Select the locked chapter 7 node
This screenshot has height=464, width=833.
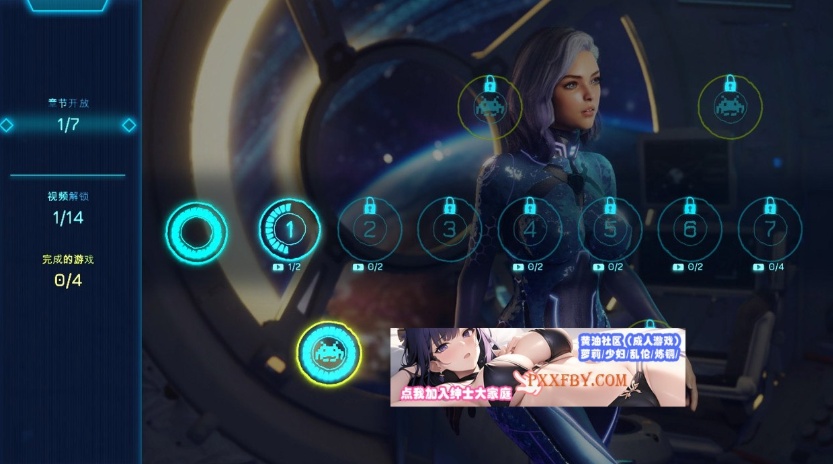coord(770,230)
